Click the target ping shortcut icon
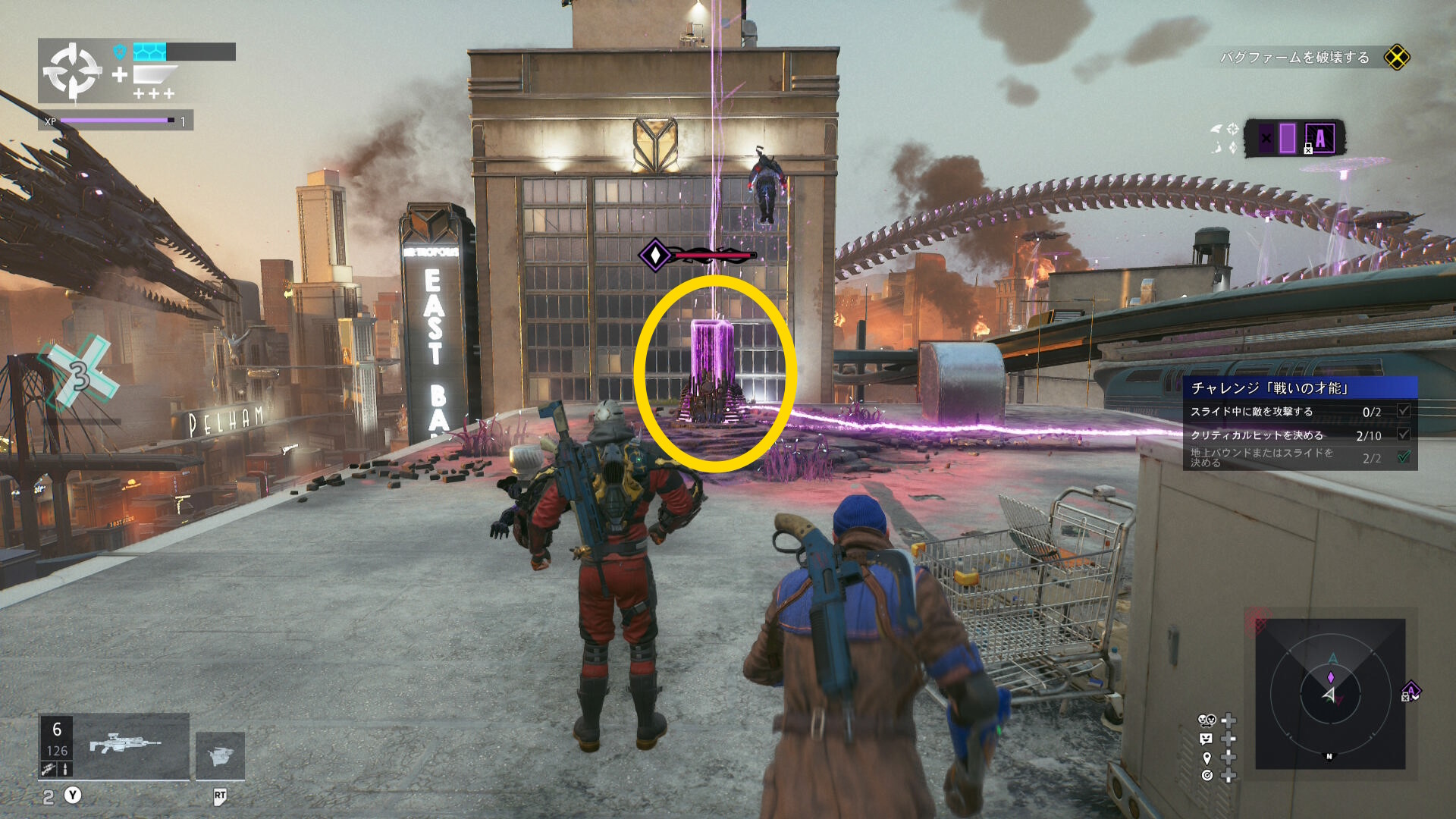Image resolution: width=1456 pixels, height=819 pixels. pos(1207,775)
